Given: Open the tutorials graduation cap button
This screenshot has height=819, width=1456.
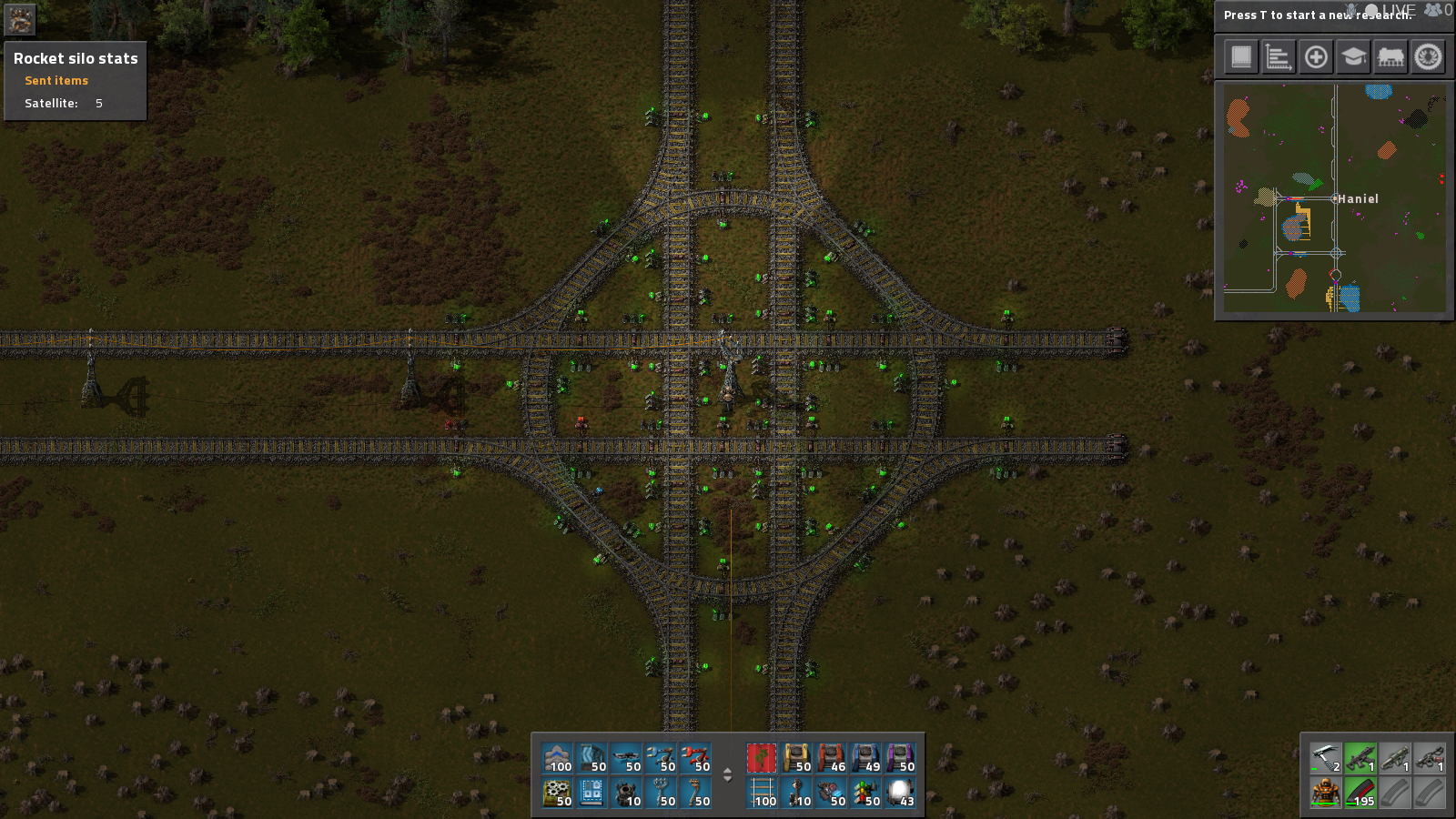Looking at the screenshot, I should (1353, 57).
